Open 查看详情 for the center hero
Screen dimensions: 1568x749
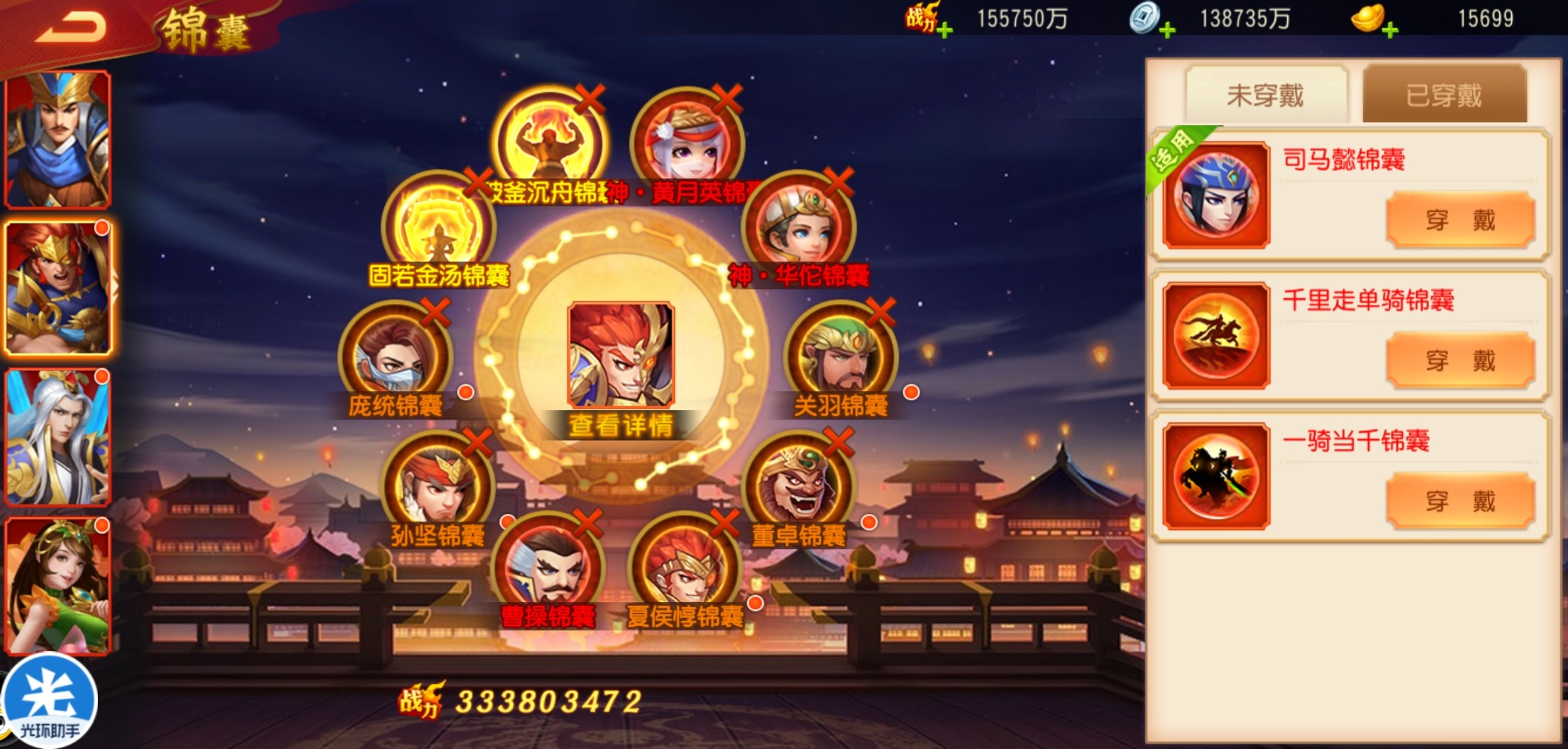pyautogui.click(x=620, y=425)
